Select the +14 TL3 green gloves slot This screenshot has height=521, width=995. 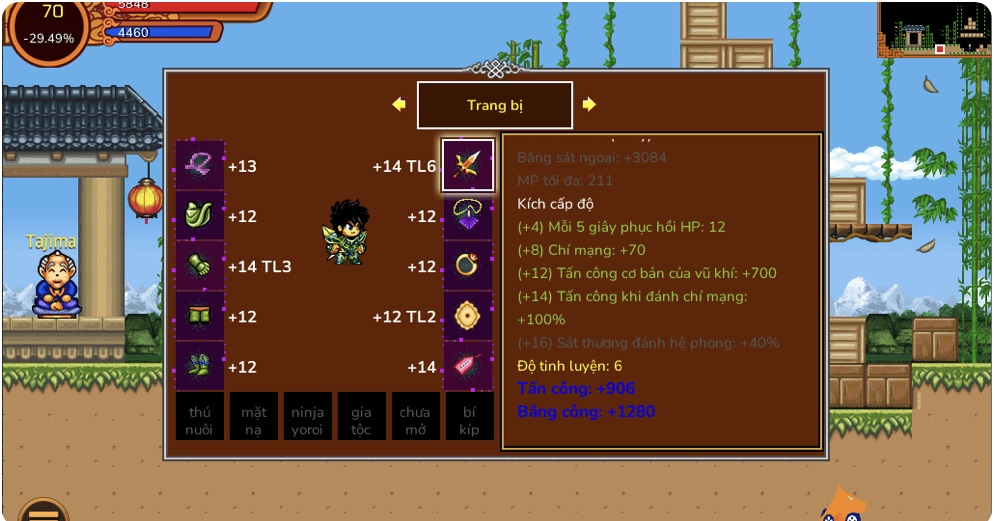(x=200, y=266)
